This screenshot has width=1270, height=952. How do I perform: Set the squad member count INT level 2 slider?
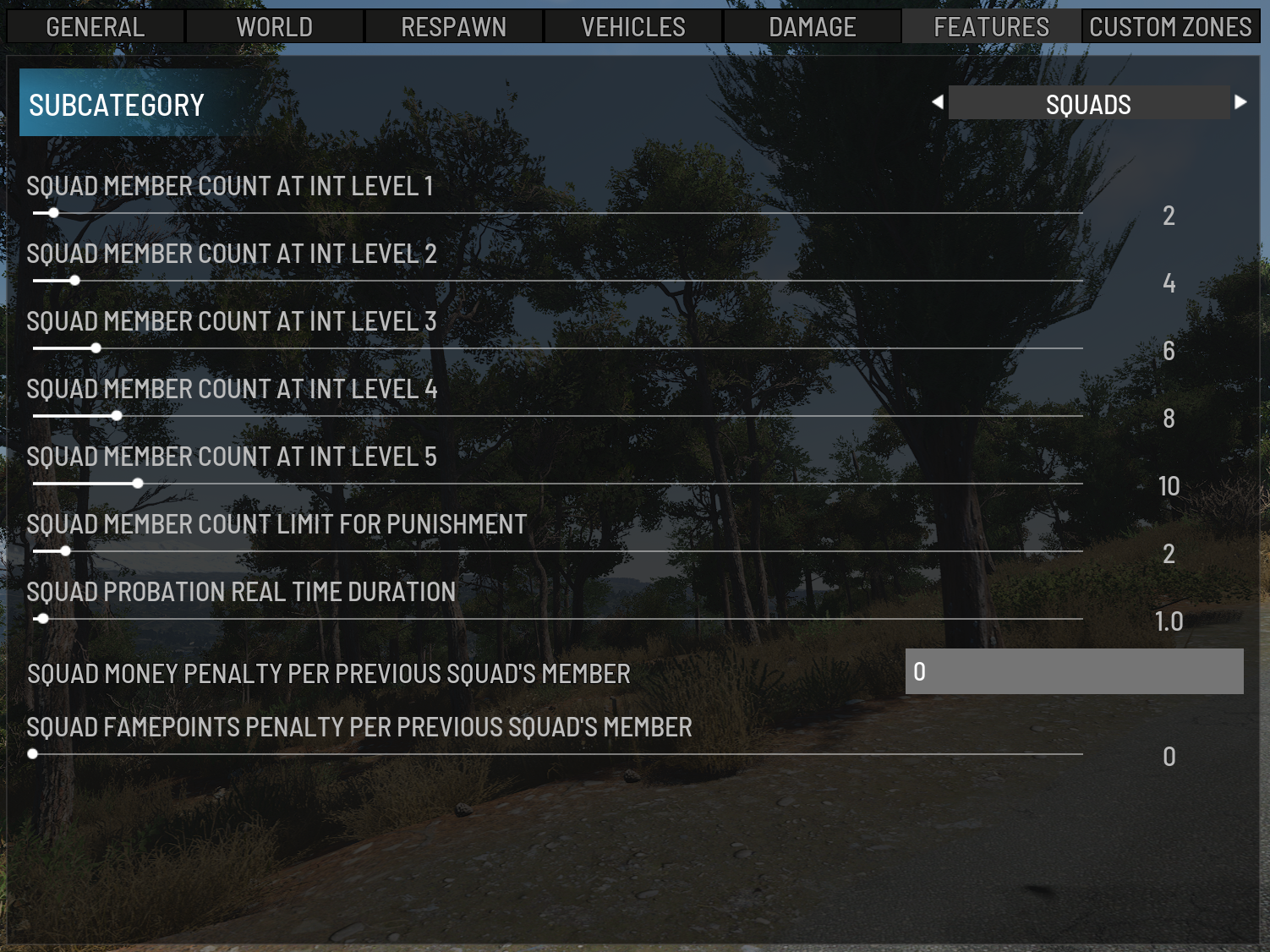click(x=74, y=281)
